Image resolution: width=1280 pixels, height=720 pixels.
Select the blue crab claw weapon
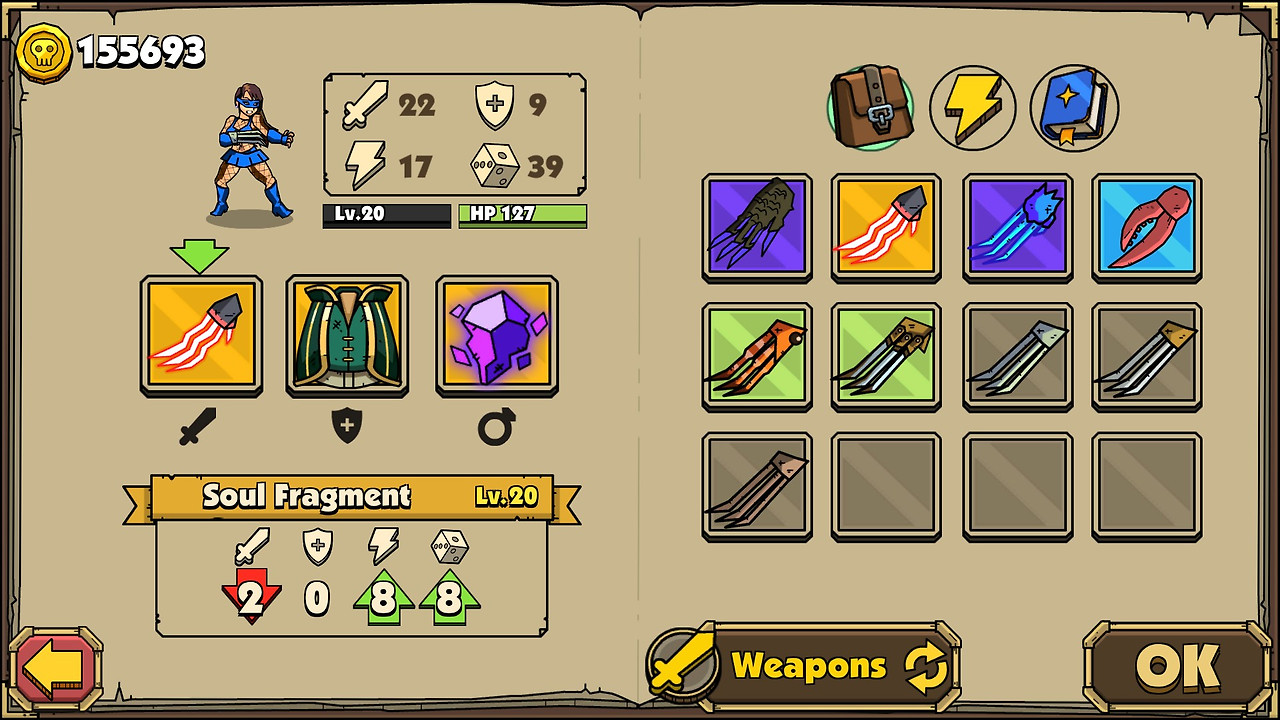point(1146,227)
